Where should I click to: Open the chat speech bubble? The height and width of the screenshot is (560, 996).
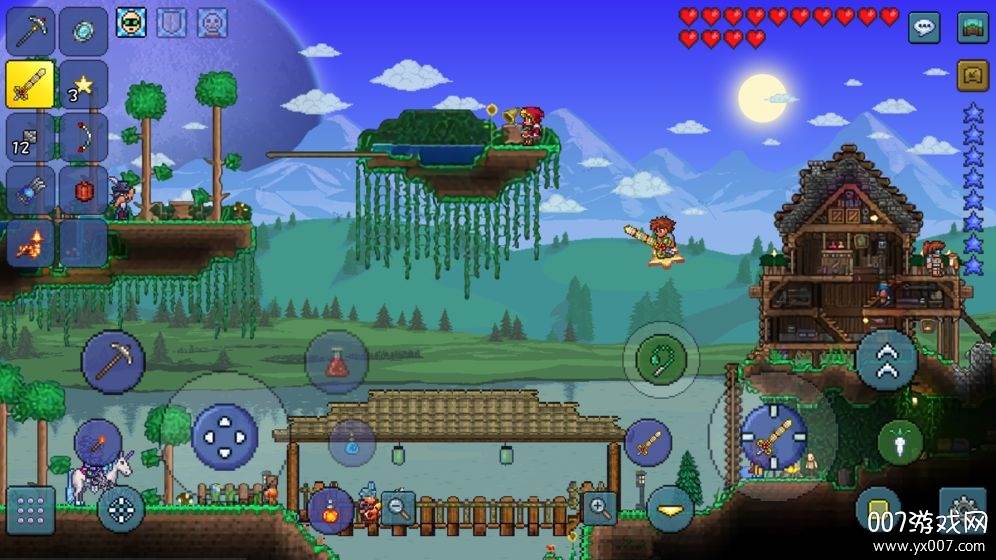click(x=923, y=27)
